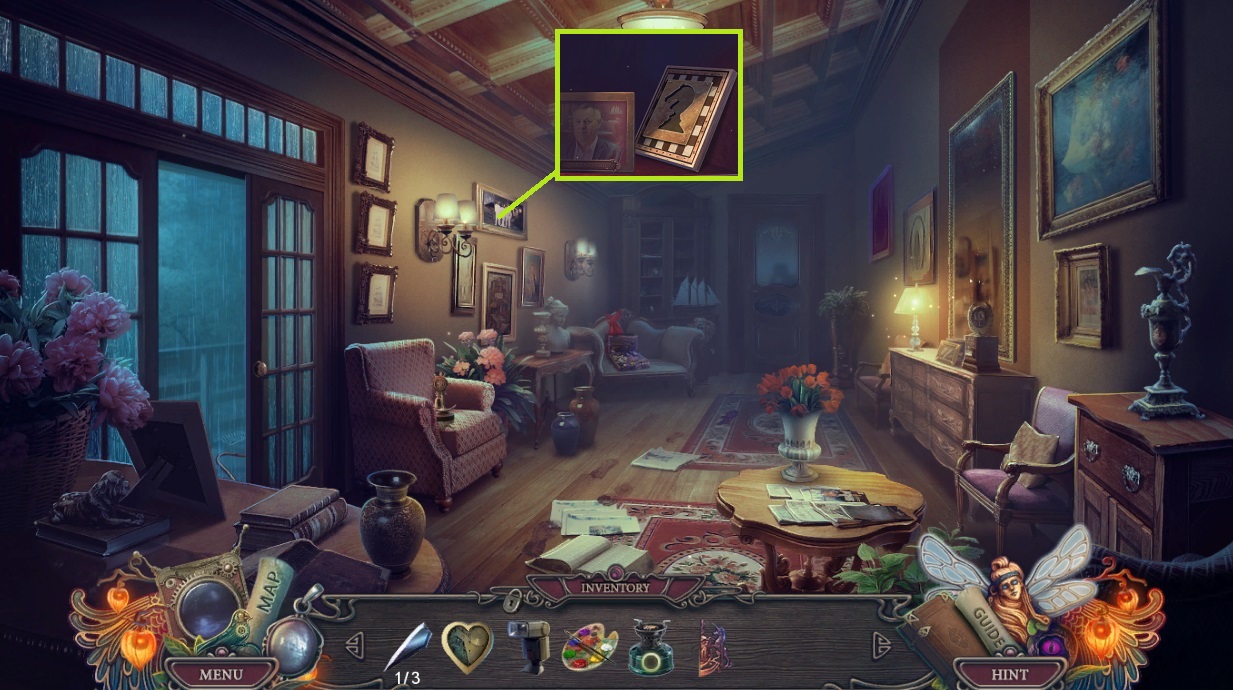Click the Inventory label banner

(614, 587)
